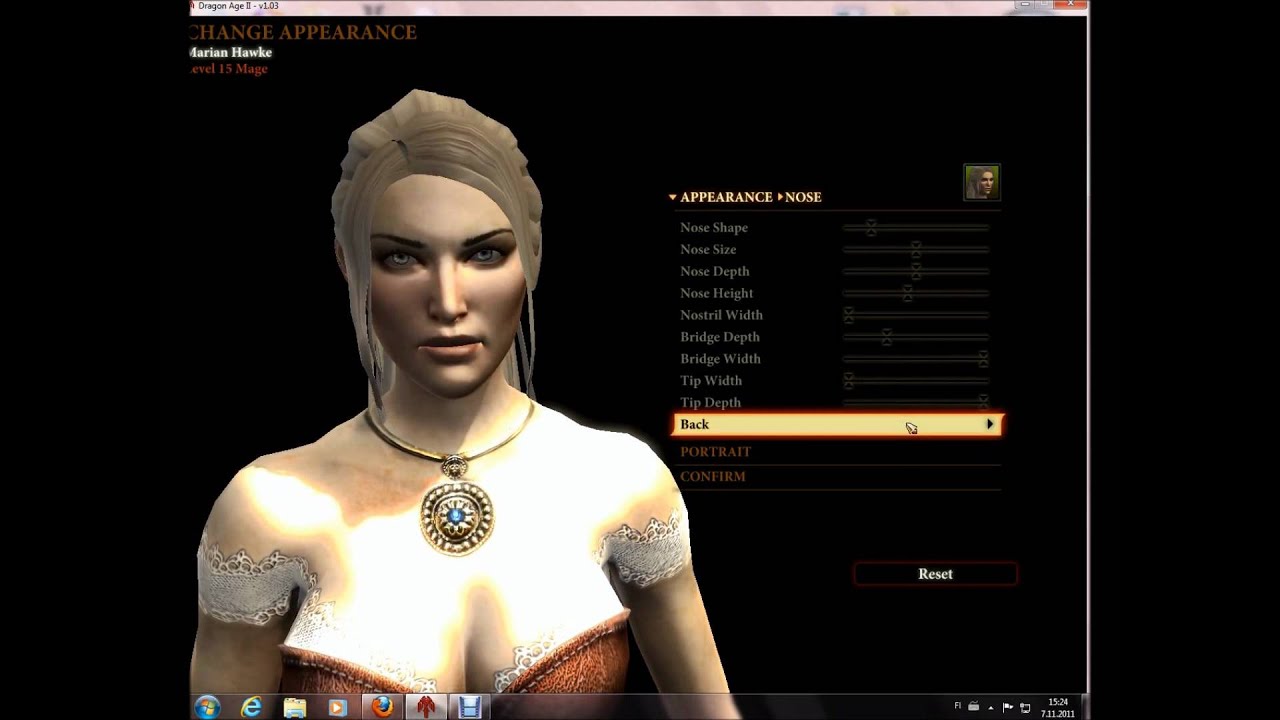Open the Windows Start menu

point(207,707)
